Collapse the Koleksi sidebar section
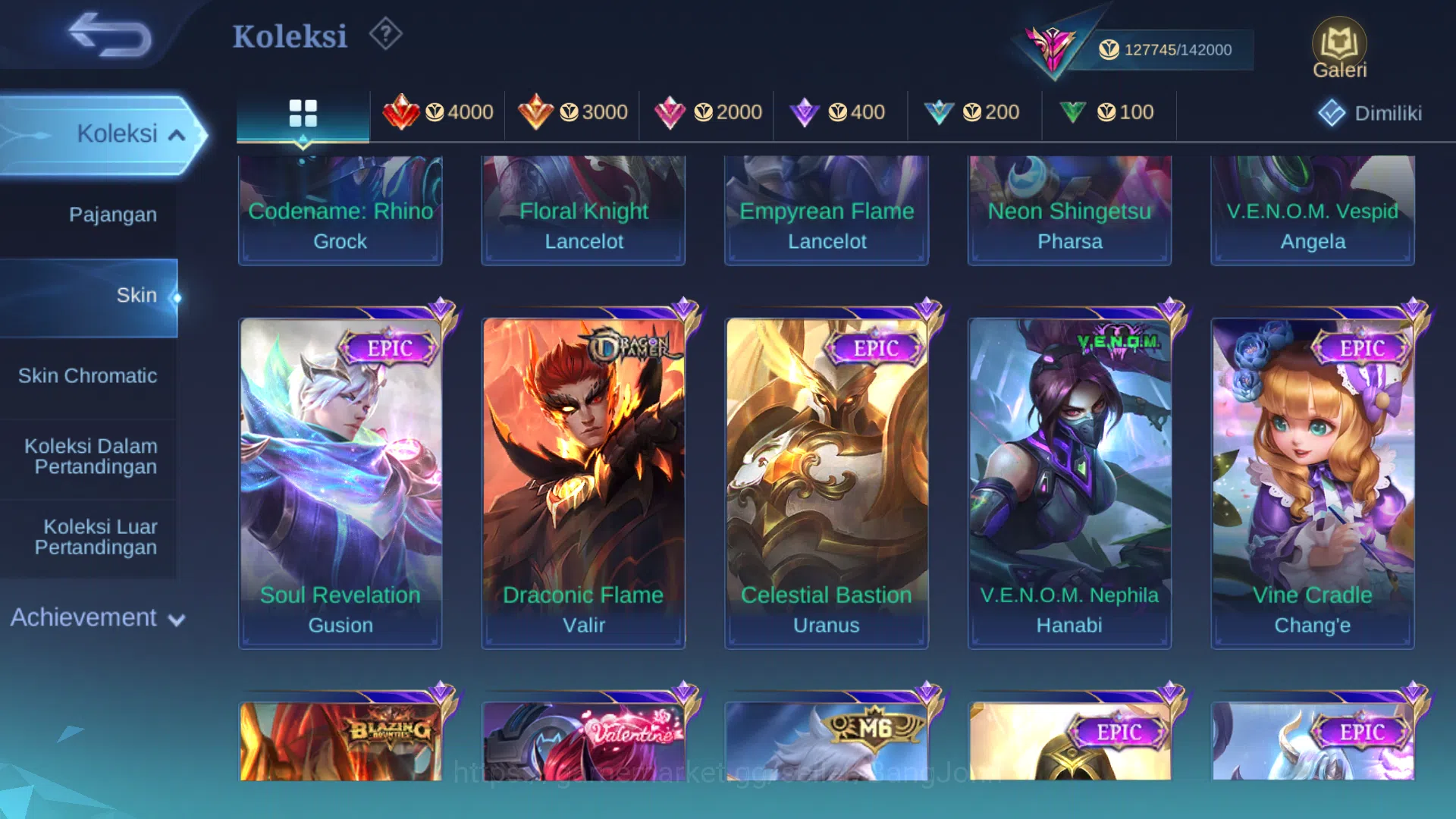 pos(118,133)
